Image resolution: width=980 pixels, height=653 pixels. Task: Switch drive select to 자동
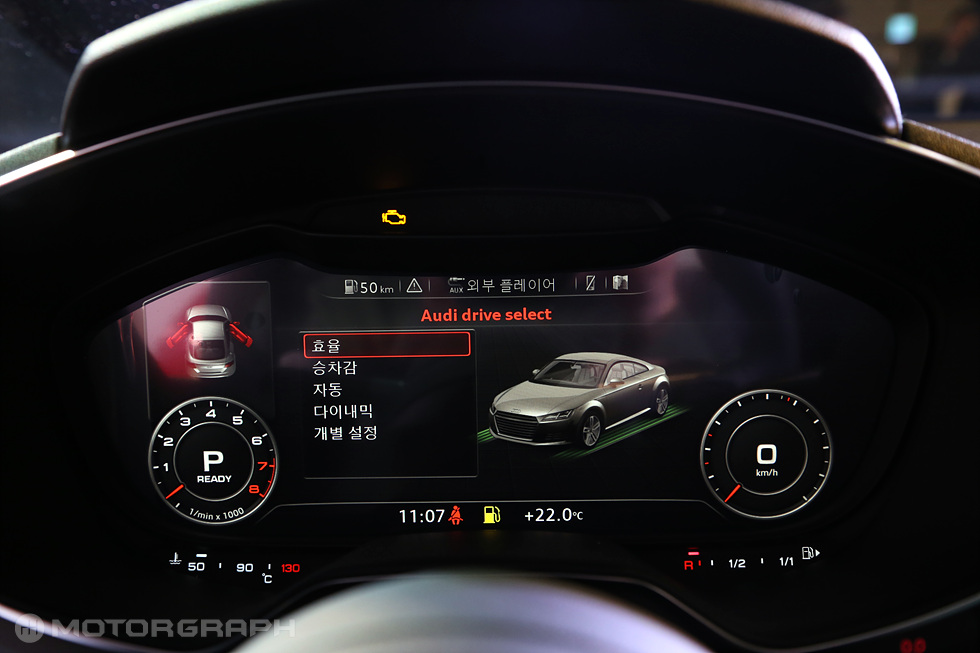[328, 389]
